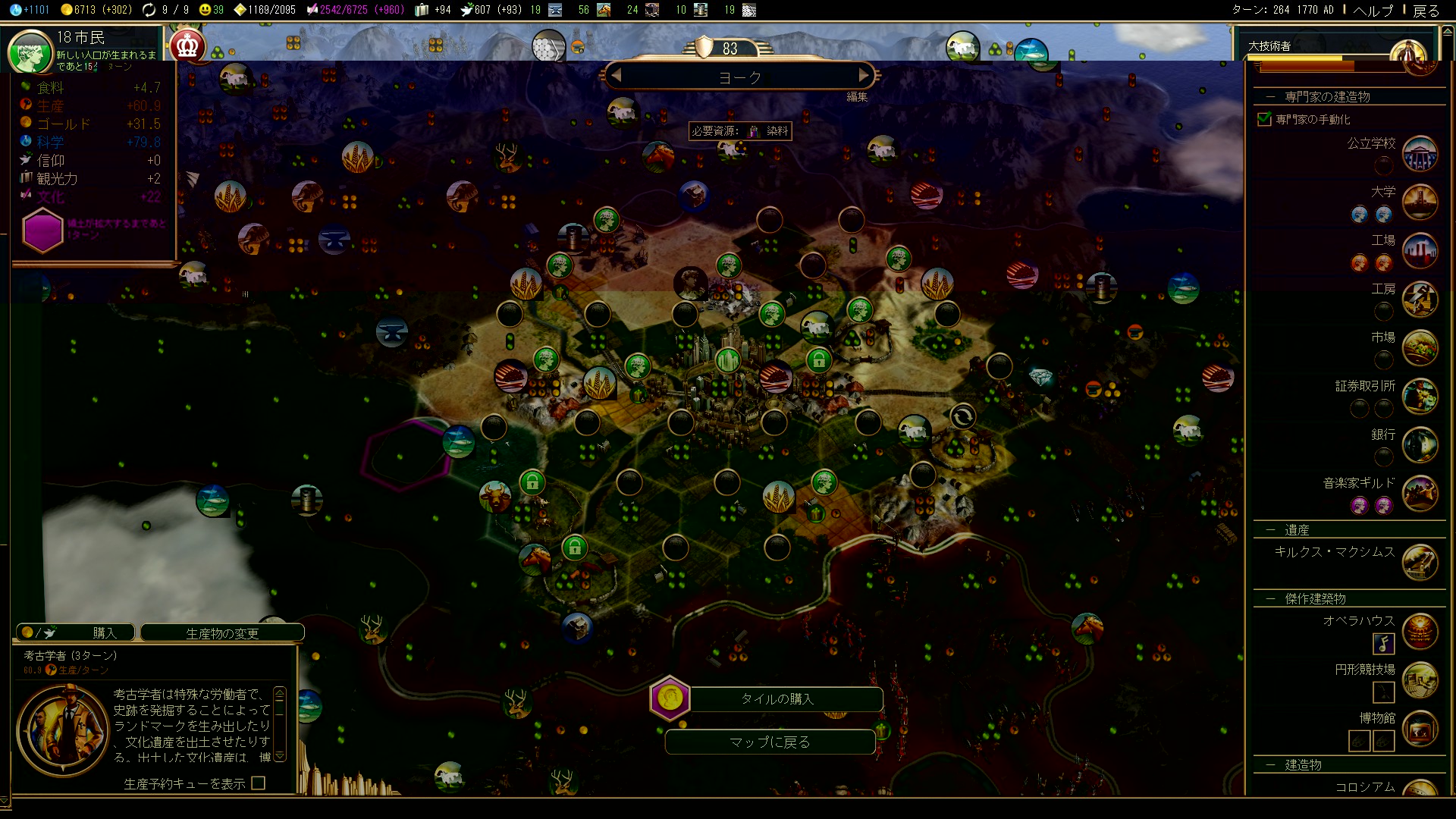Toggle manual specialist control checkbox
This screenshot has height=819, width=1456.
click(1264, 119)
